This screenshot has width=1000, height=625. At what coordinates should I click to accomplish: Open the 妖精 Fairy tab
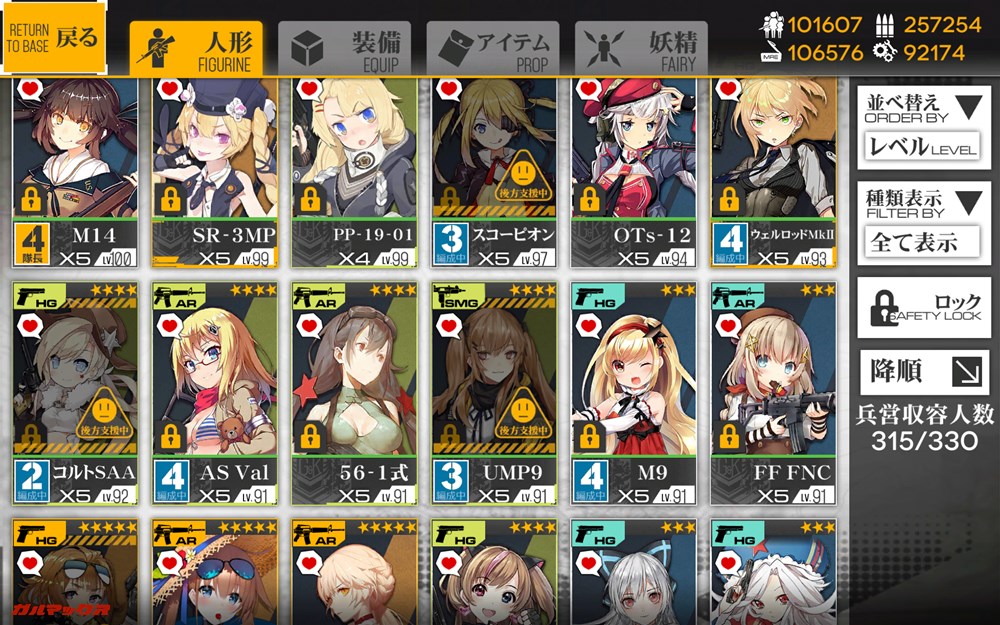coord(641,47)
